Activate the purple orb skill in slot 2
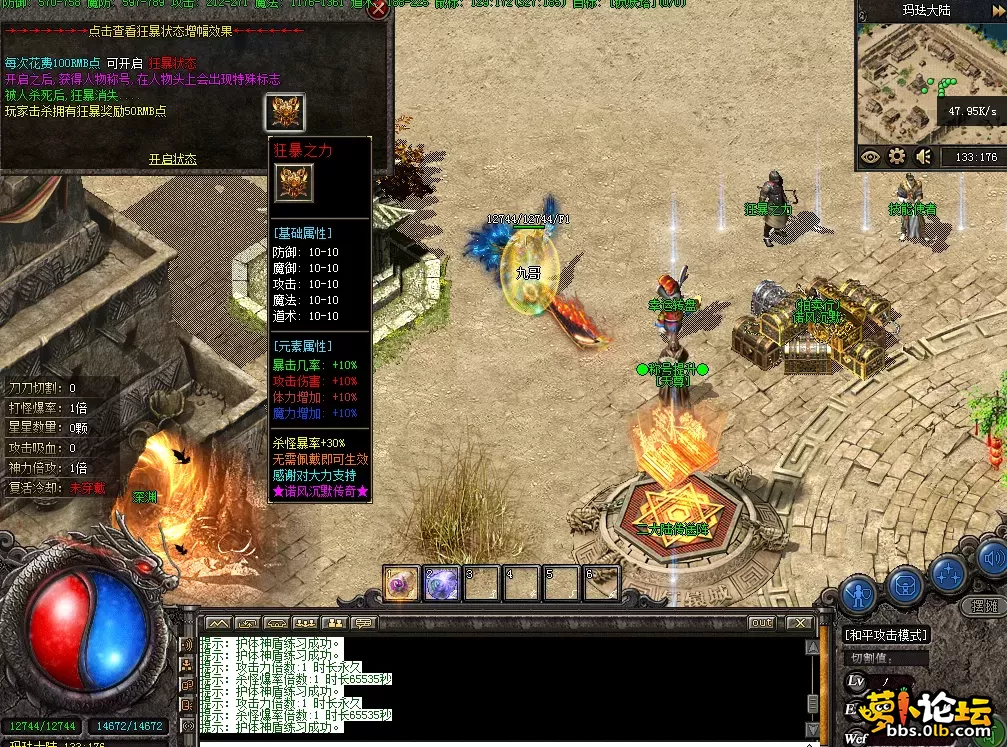Screen dimensions: 1007x747 tap(441, 583)
